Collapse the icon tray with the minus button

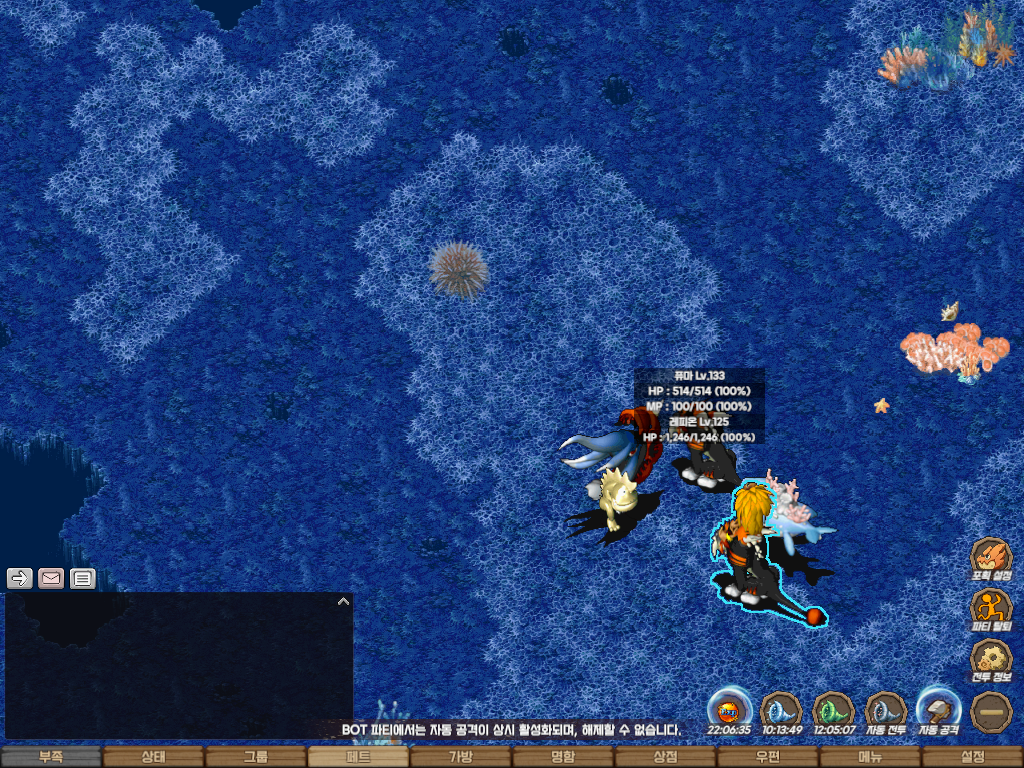991,711
